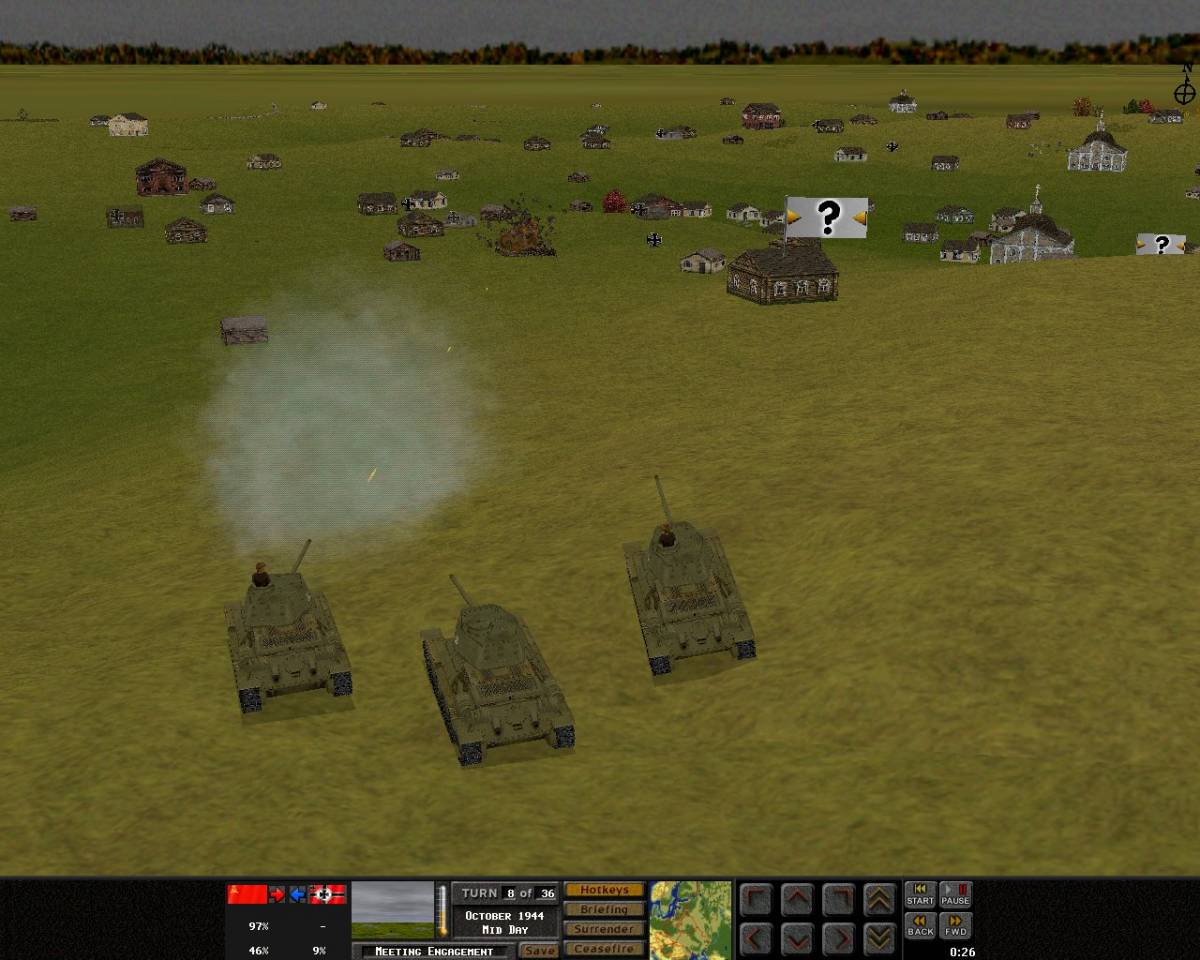Raise camera with double up chevron
Viewport: 1200px width, 960px height.
click(879, 899)
